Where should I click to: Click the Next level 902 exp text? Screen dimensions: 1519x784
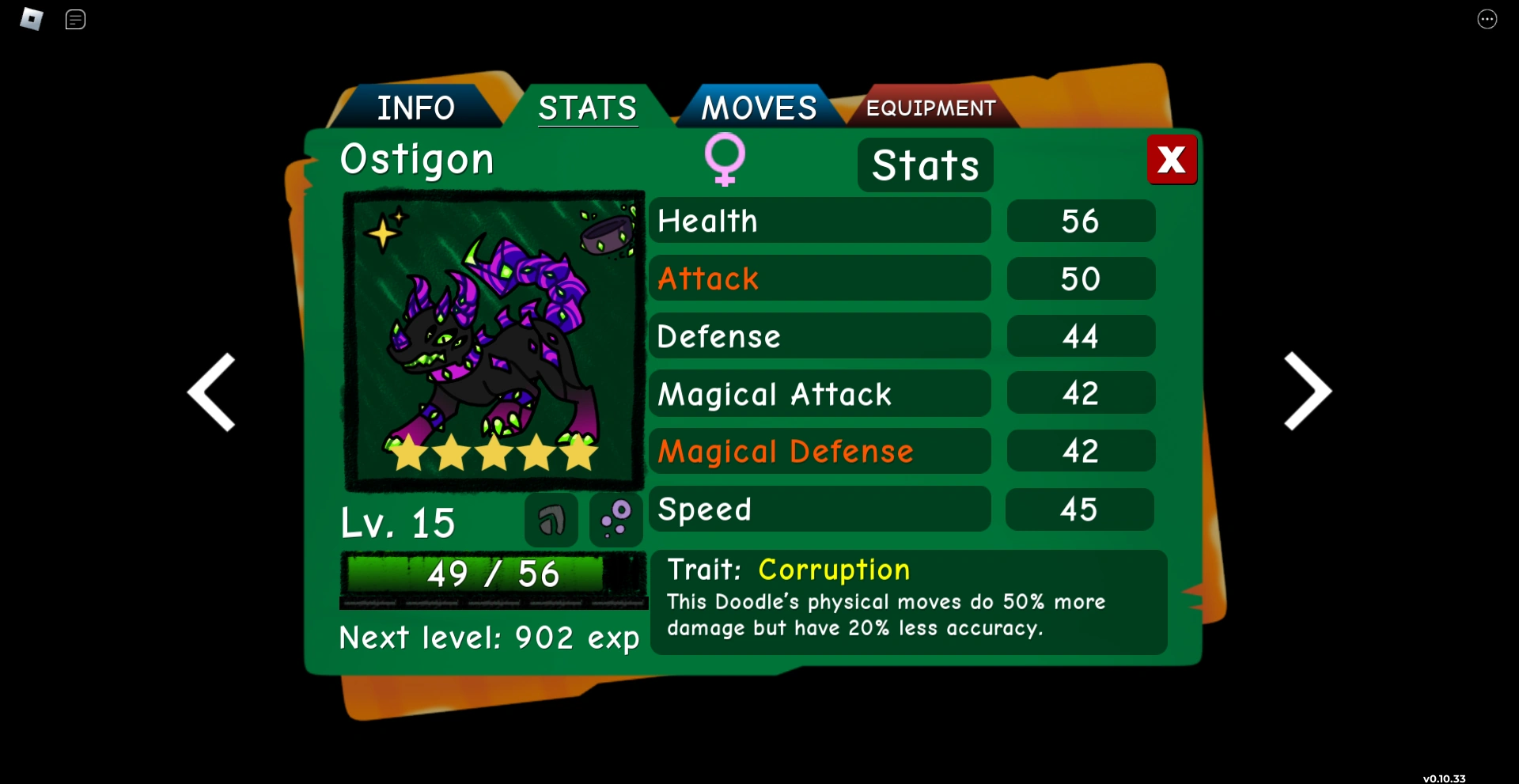click(x=490, y=637)
